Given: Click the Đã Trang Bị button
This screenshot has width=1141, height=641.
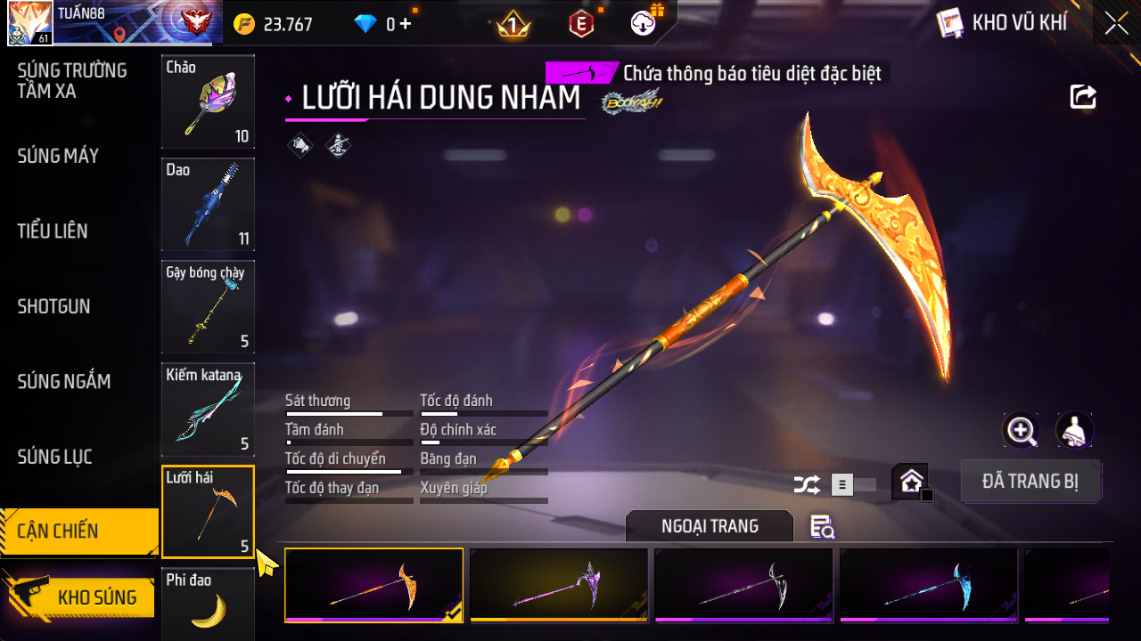Looking at the screenshot, I should click(x=1030, y=481).
